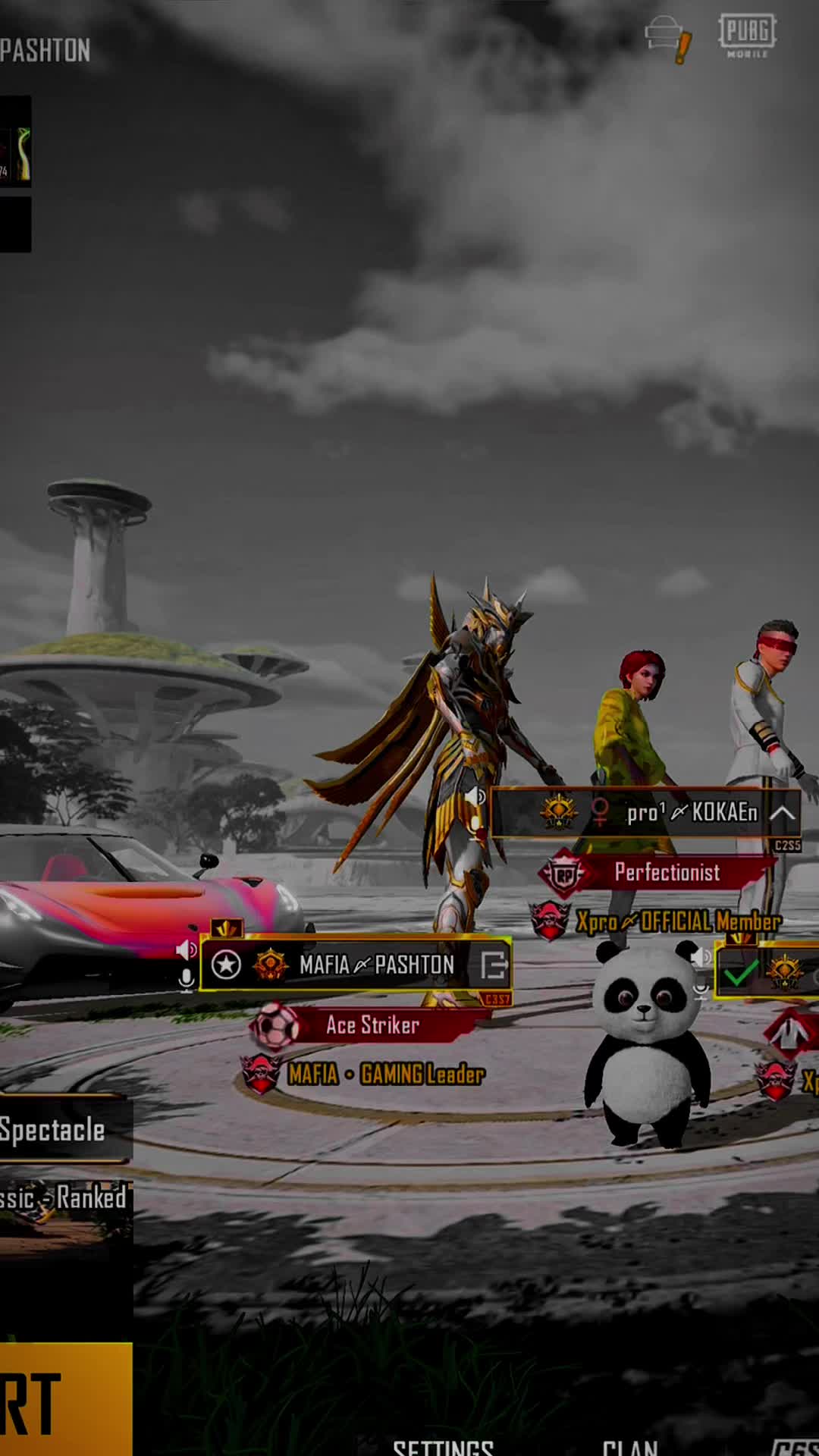This screenshot has height=1456, width=819.
Task: Tap the yellow Start match button
Action: (65, 1399)
